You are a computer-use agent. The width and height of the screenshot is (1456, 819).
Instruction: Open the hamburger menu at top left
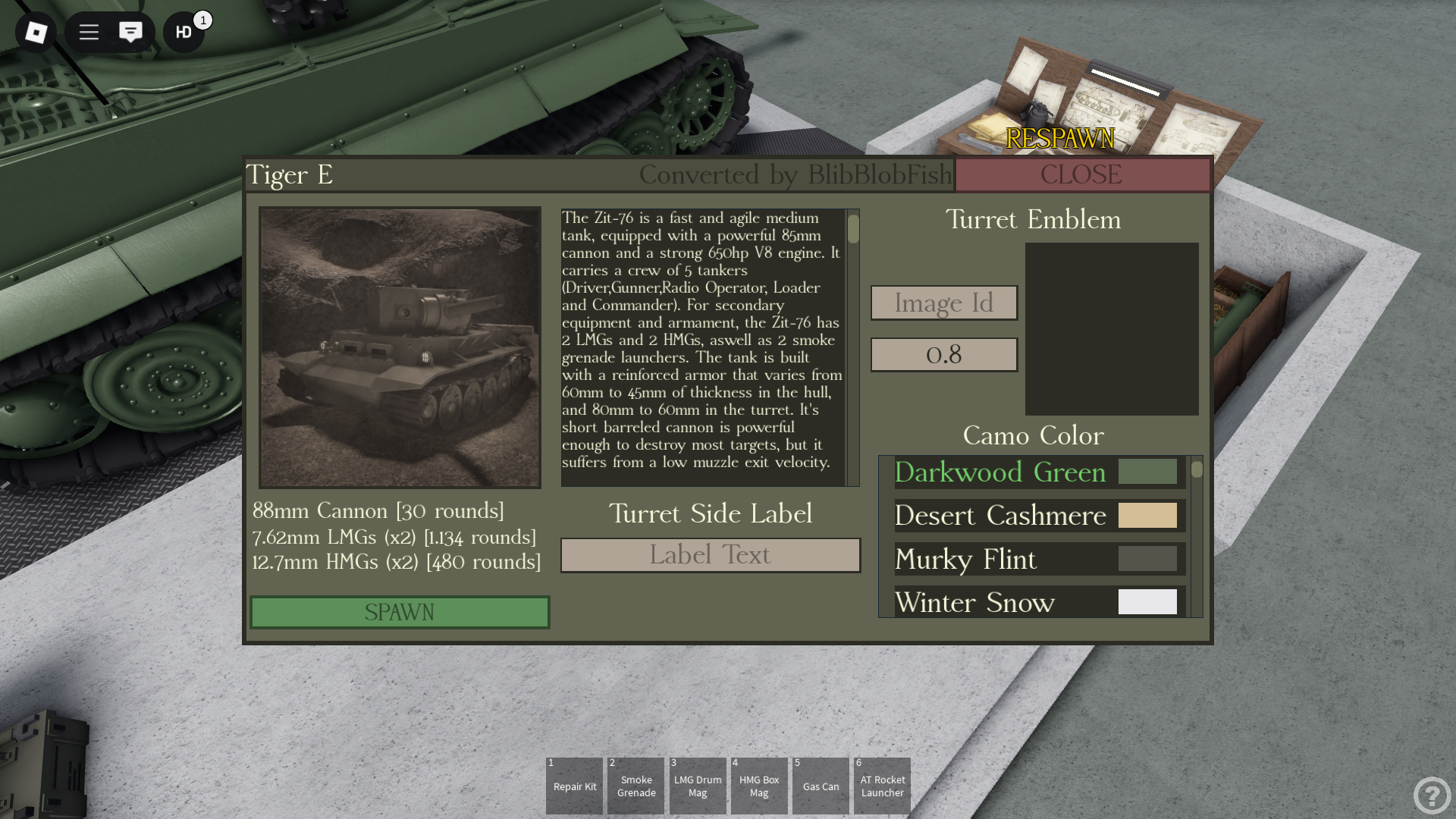click(x=88, y=33)
